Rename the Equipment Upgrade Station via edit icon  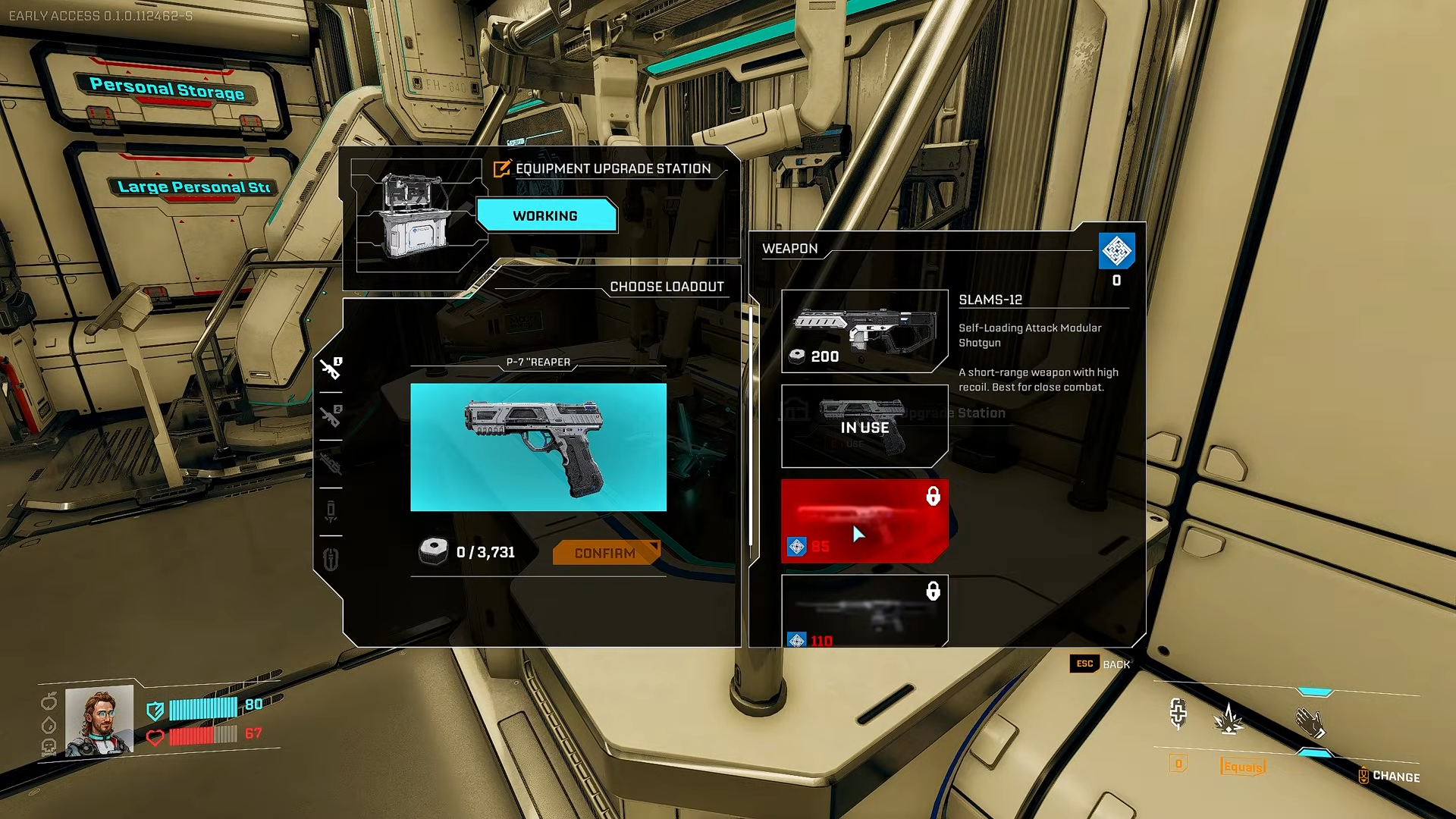[502, 168]
